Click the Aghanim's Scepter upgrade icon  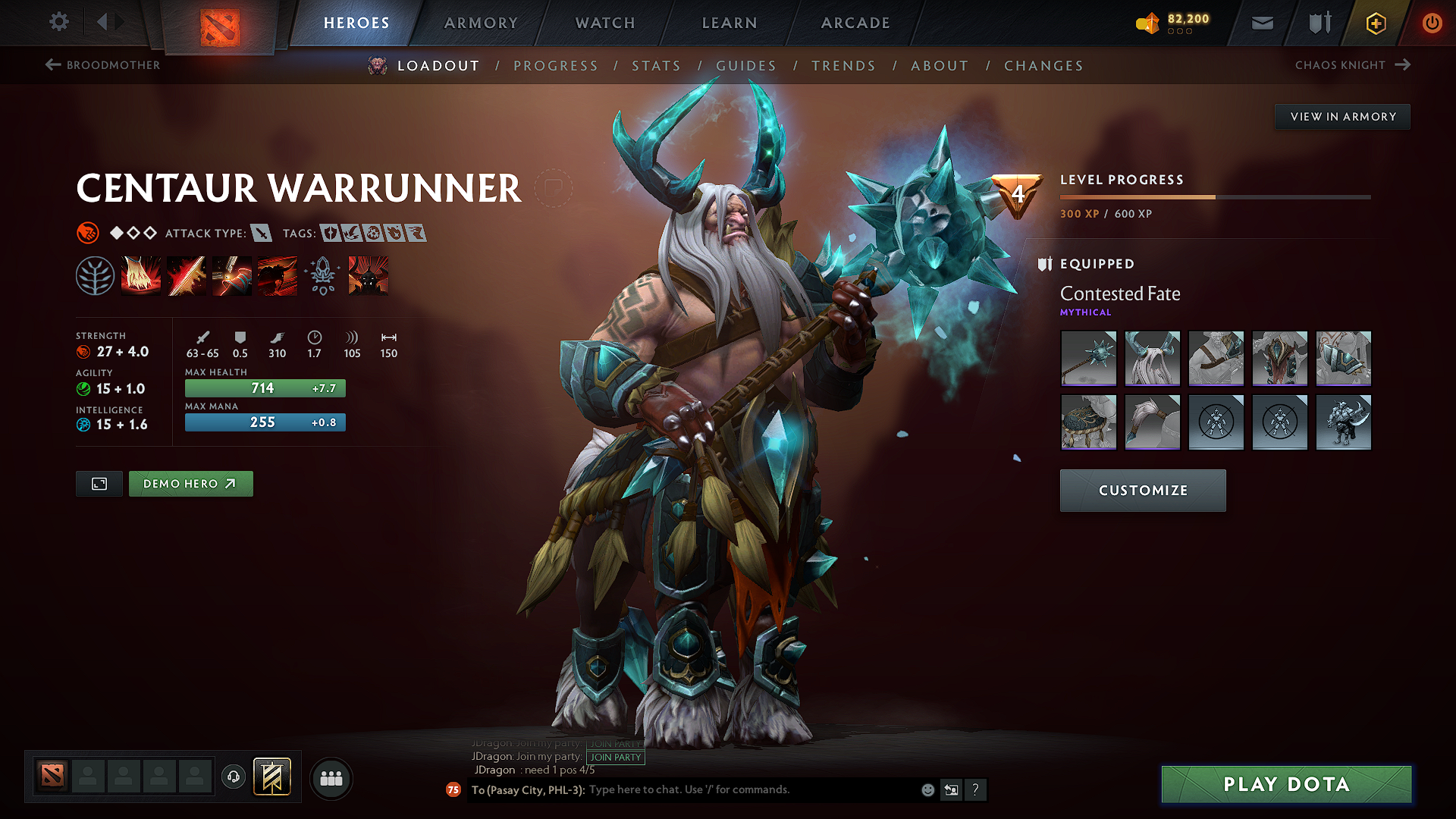coord(322,275)
